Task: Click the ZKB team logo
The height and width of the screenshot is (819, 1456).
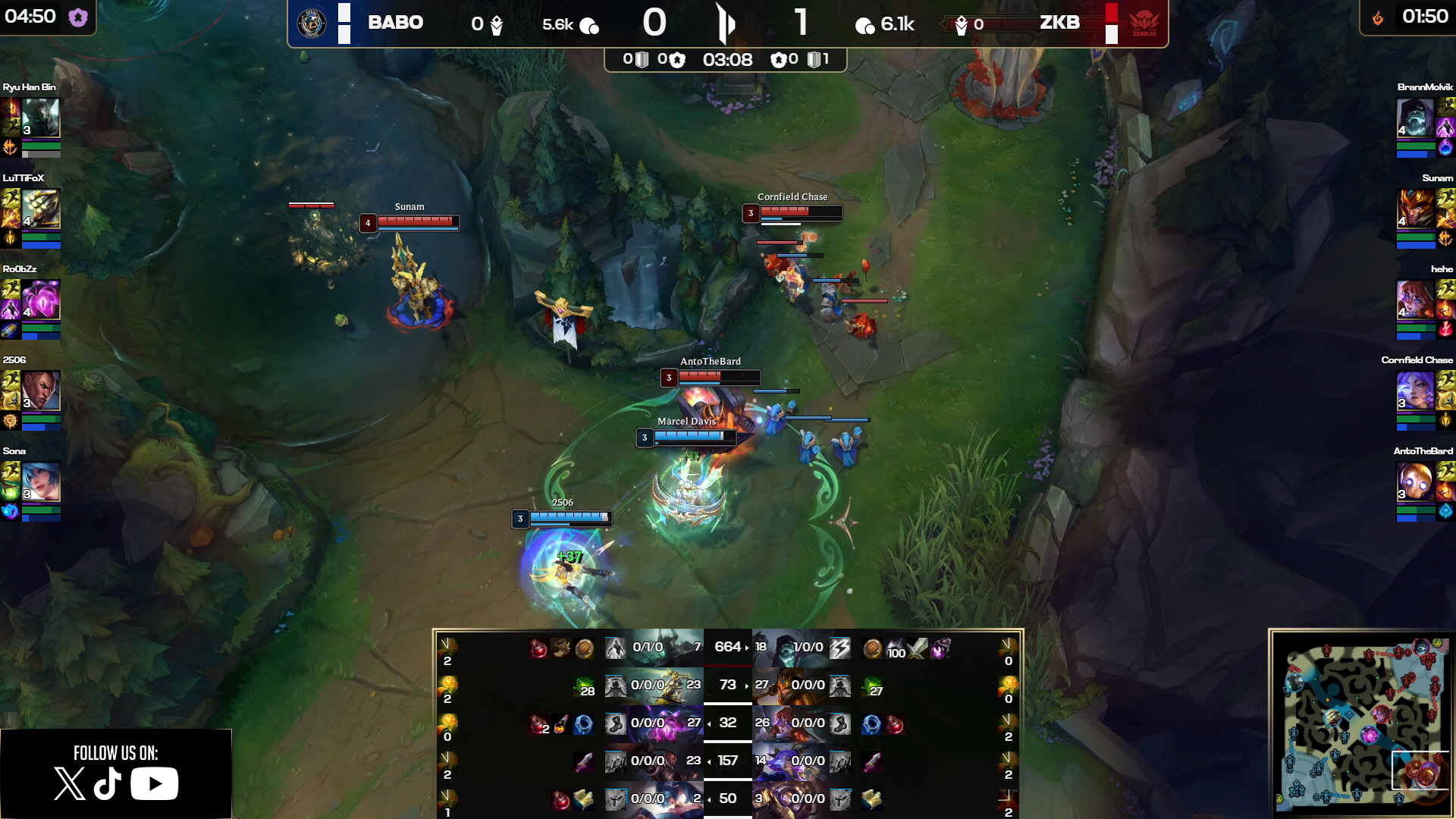Action: pyautogui.click(x=1144, y=24)
